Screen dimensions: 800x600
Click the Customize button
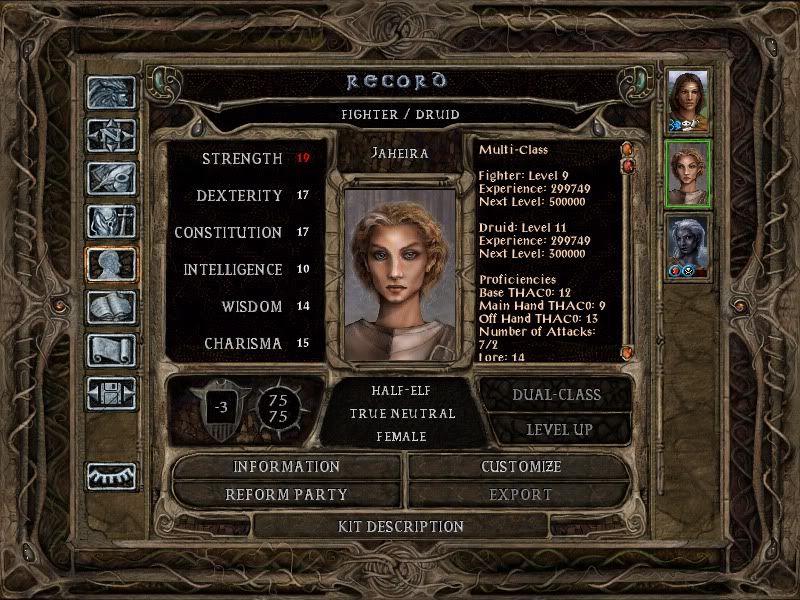[x=521, y=467]
